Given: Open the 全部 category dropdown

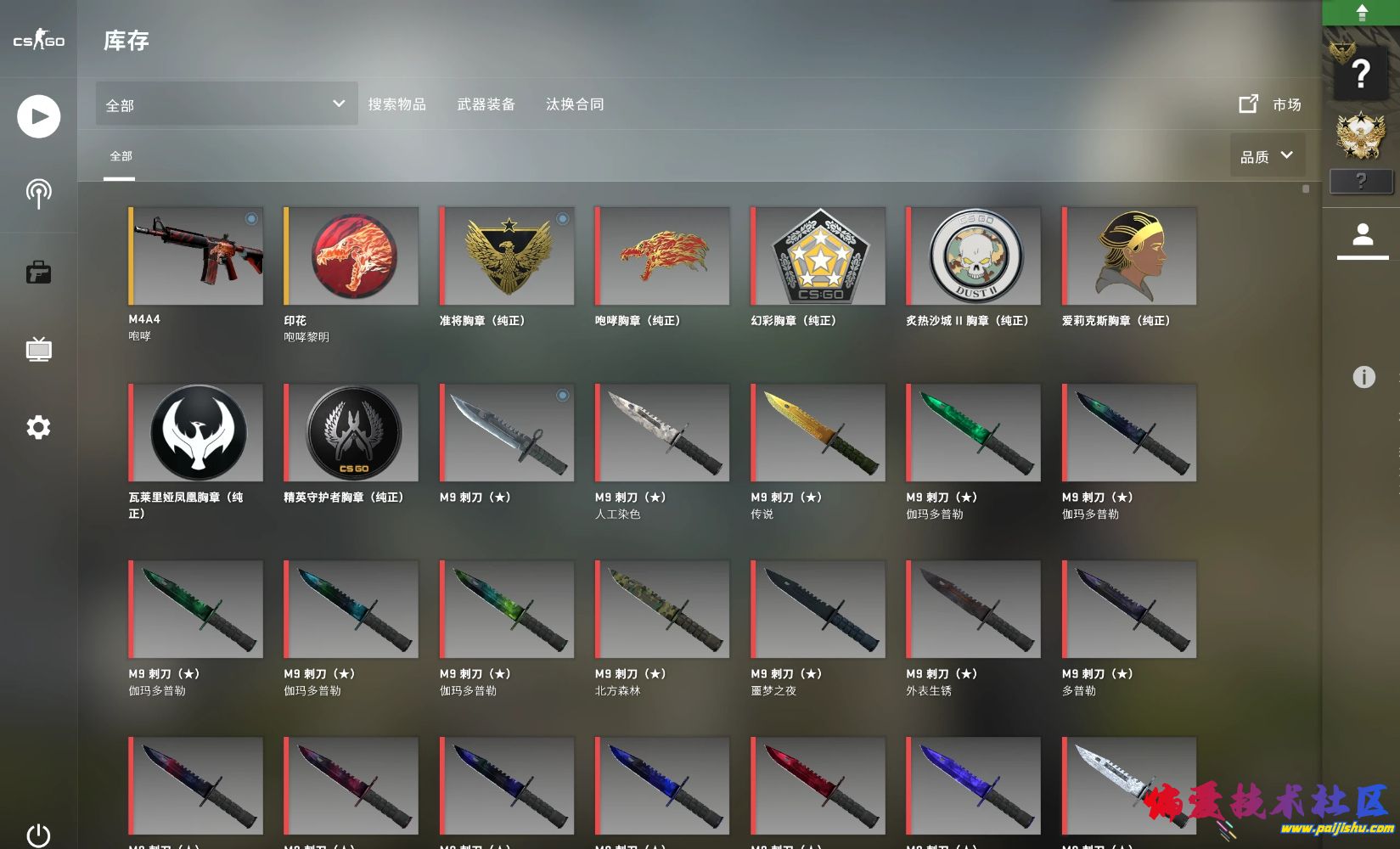Looking at the screenshot, I should (226, 104).
